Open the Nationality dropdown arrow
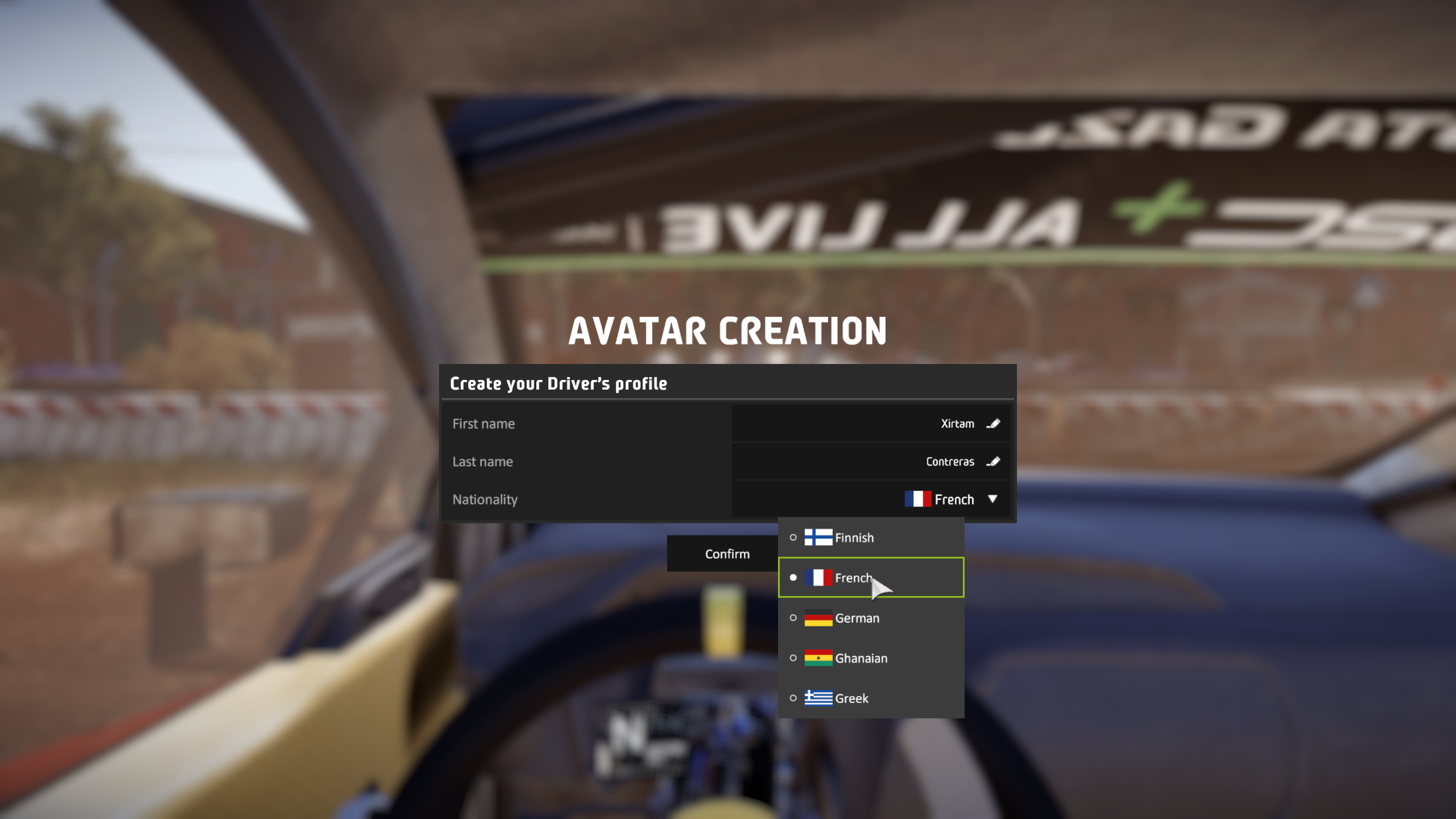Image resolution: width=1456 pixels, height=819 pixels. coord(993,499)
